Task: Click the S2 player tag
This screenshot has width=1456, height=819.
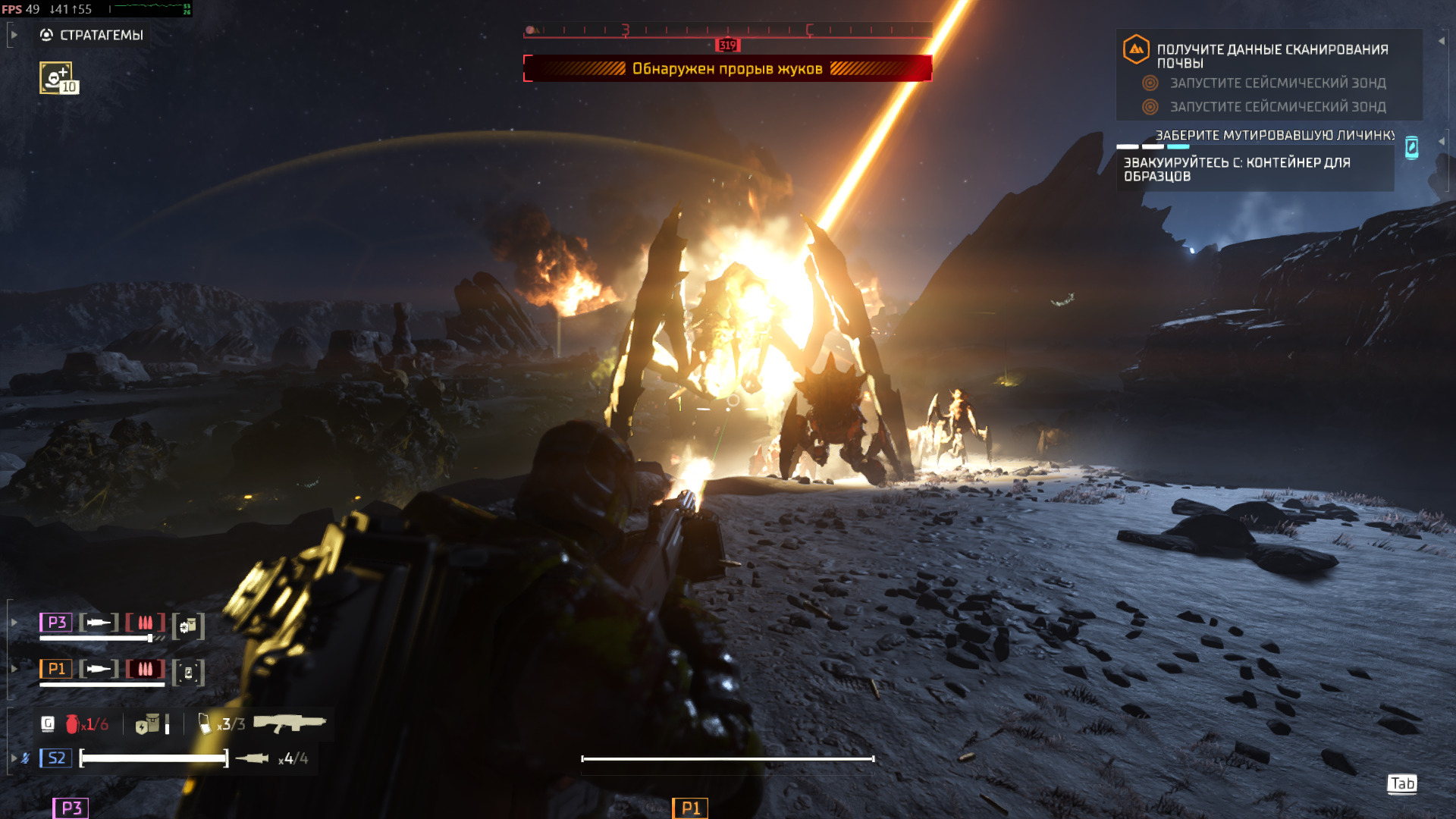Action: (56, 758)
